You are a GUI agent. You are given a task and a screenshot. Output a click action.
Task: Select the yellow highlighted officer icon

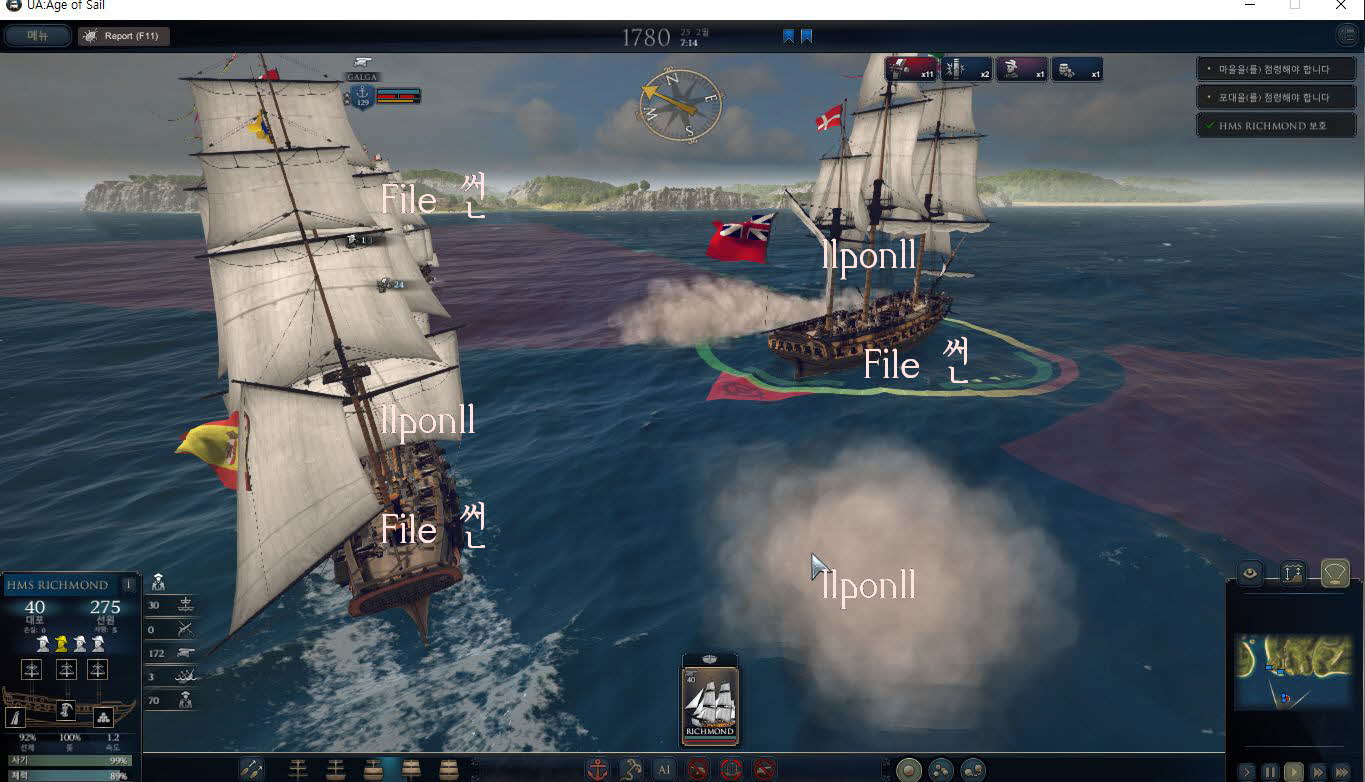click(61, 643)
